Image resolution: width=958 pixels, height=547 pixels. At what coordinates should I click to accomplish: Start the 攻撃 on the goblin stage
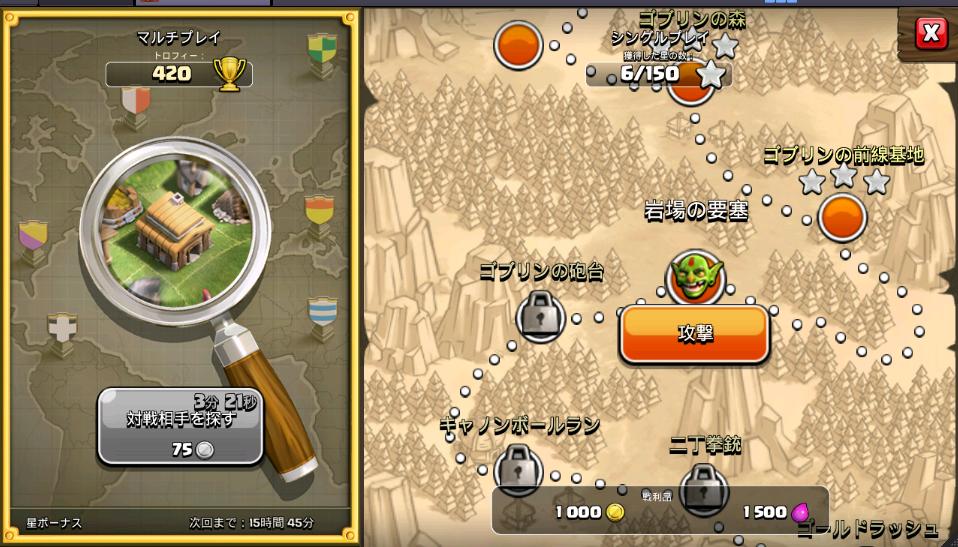click(x=695, y=334)
